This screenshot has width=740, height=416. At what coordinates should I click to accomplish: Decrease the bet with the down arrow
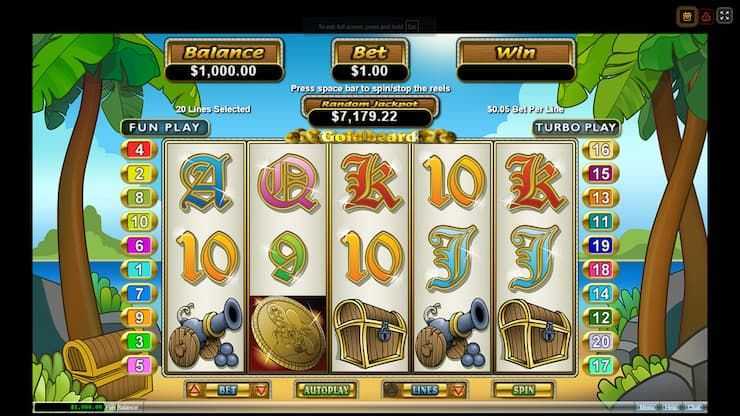click(260, 387)
